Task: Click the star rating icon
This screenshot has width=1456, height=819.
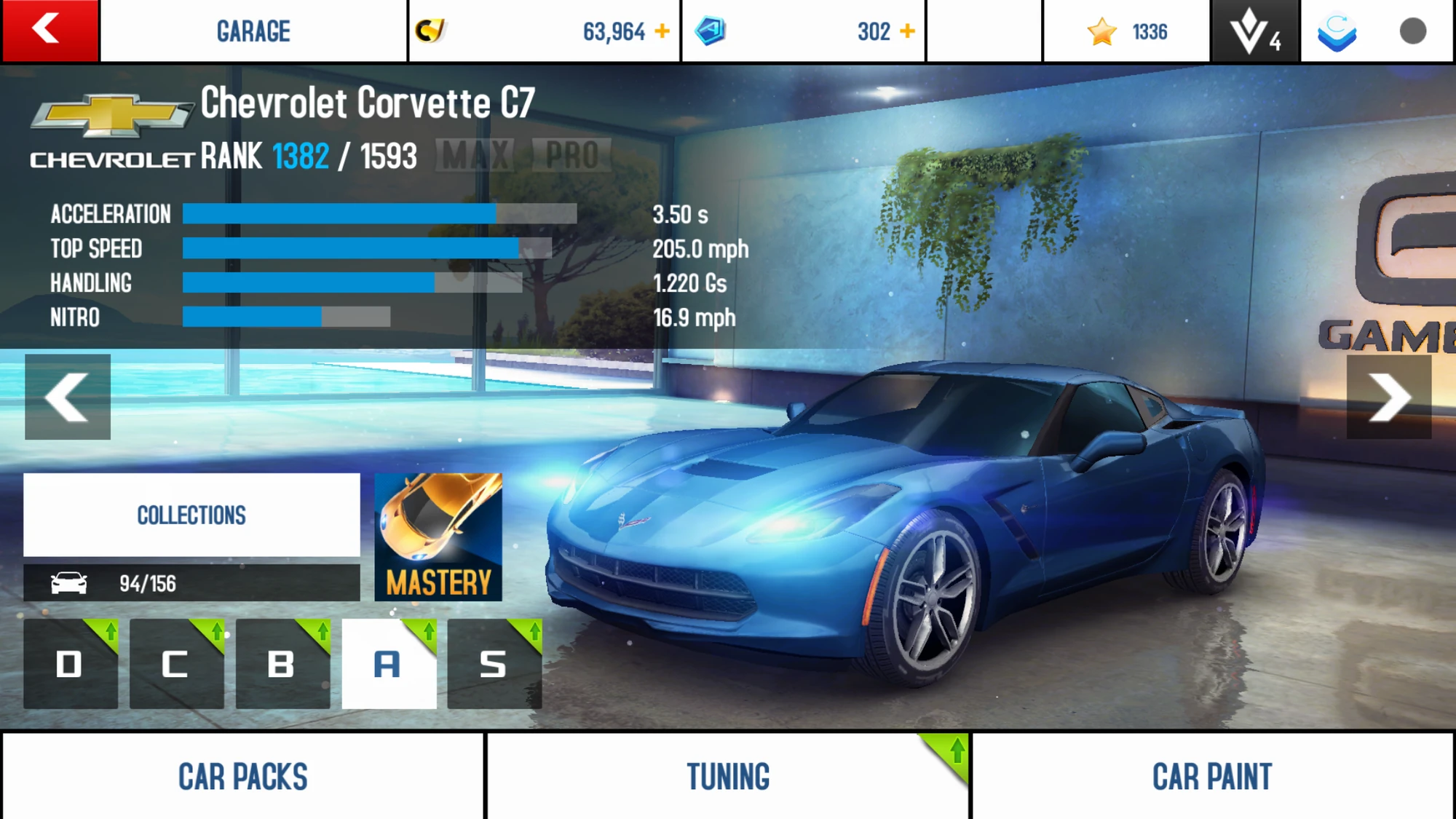Action: point(1101,31)
